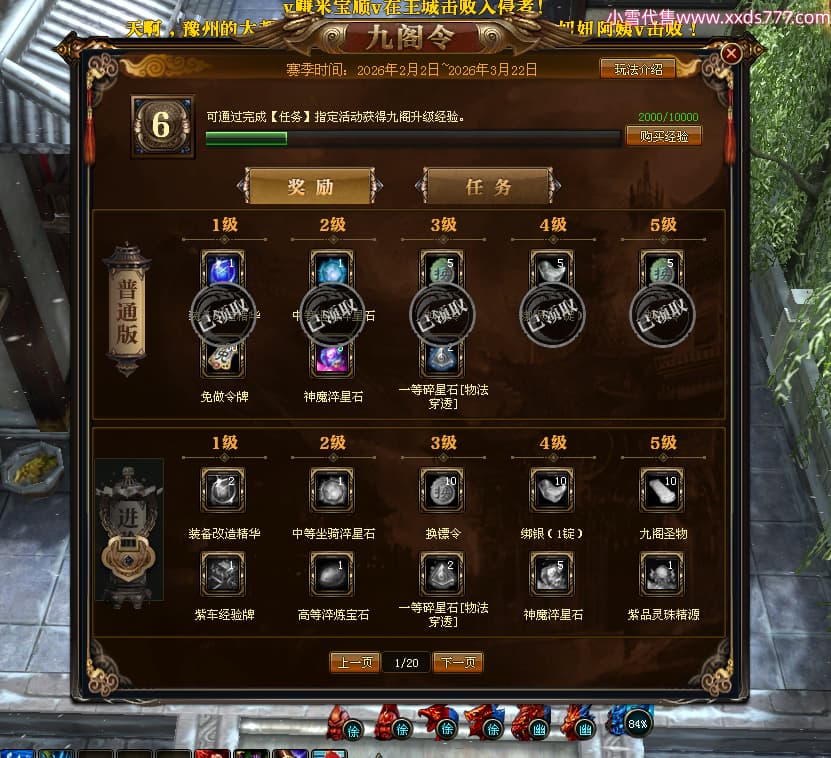Click the locked 进阶版 advanced tier emblem
The image size is (831, 758).
click(x=129, y=530)
